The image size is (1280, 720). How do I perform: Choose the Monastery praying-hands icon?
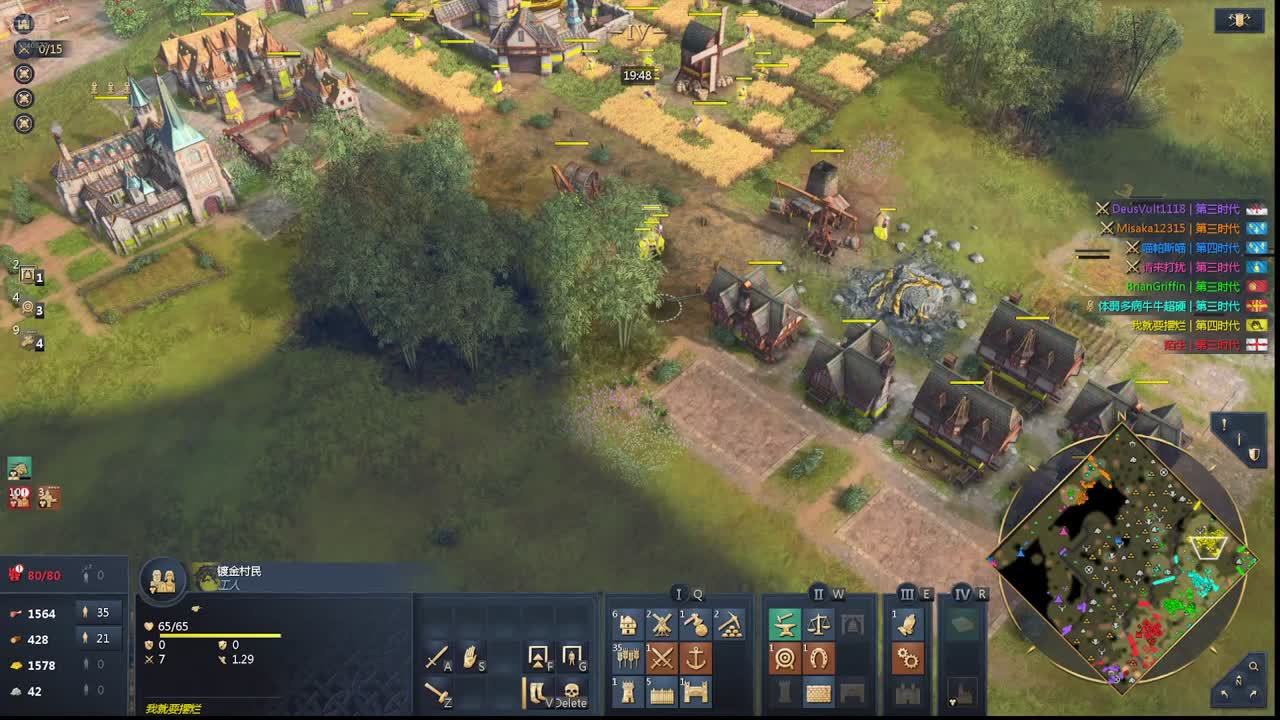[x=907, y=625]
